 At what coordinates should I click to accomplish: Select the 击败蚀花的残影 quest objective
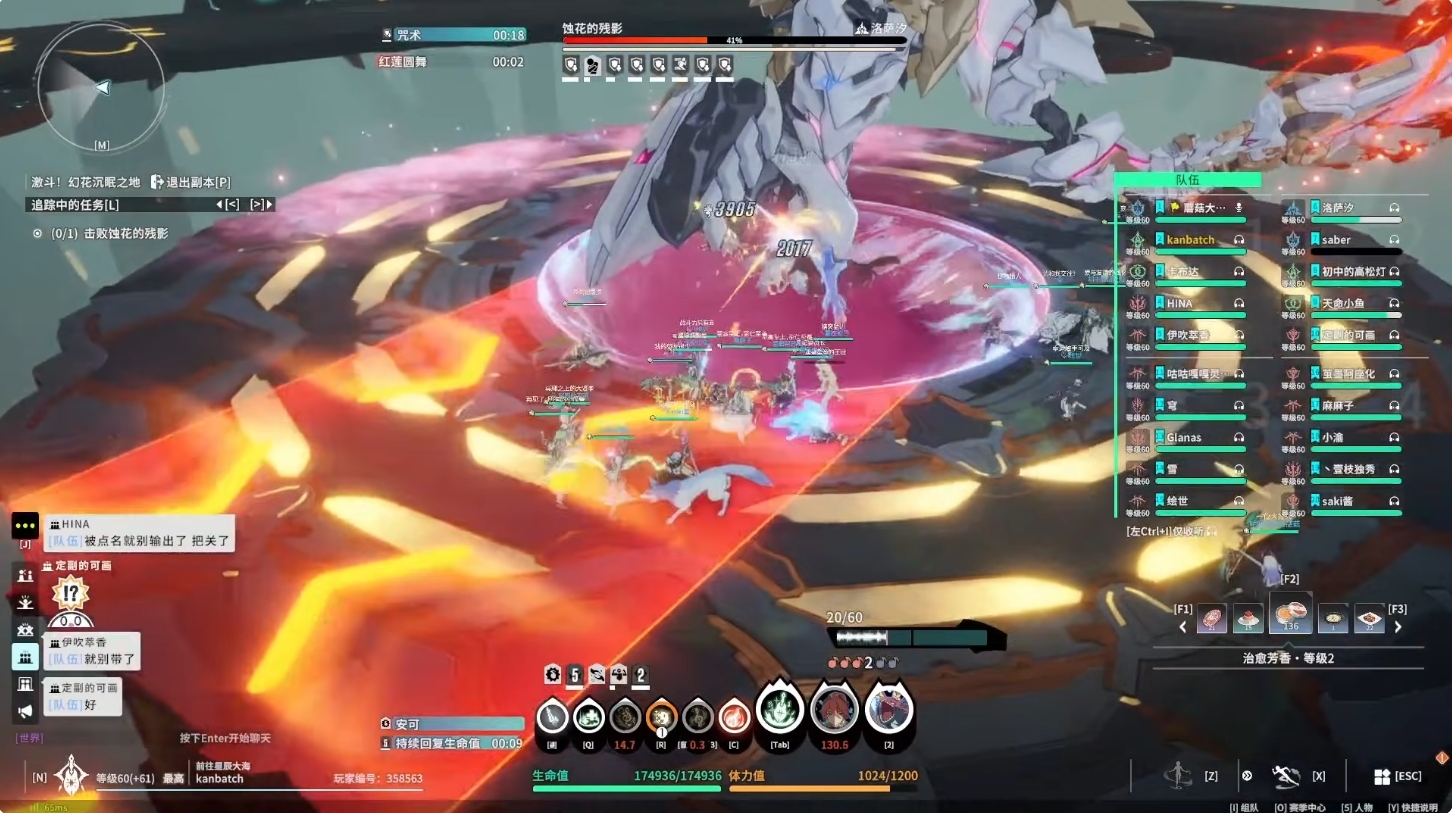tap(109, 234)
